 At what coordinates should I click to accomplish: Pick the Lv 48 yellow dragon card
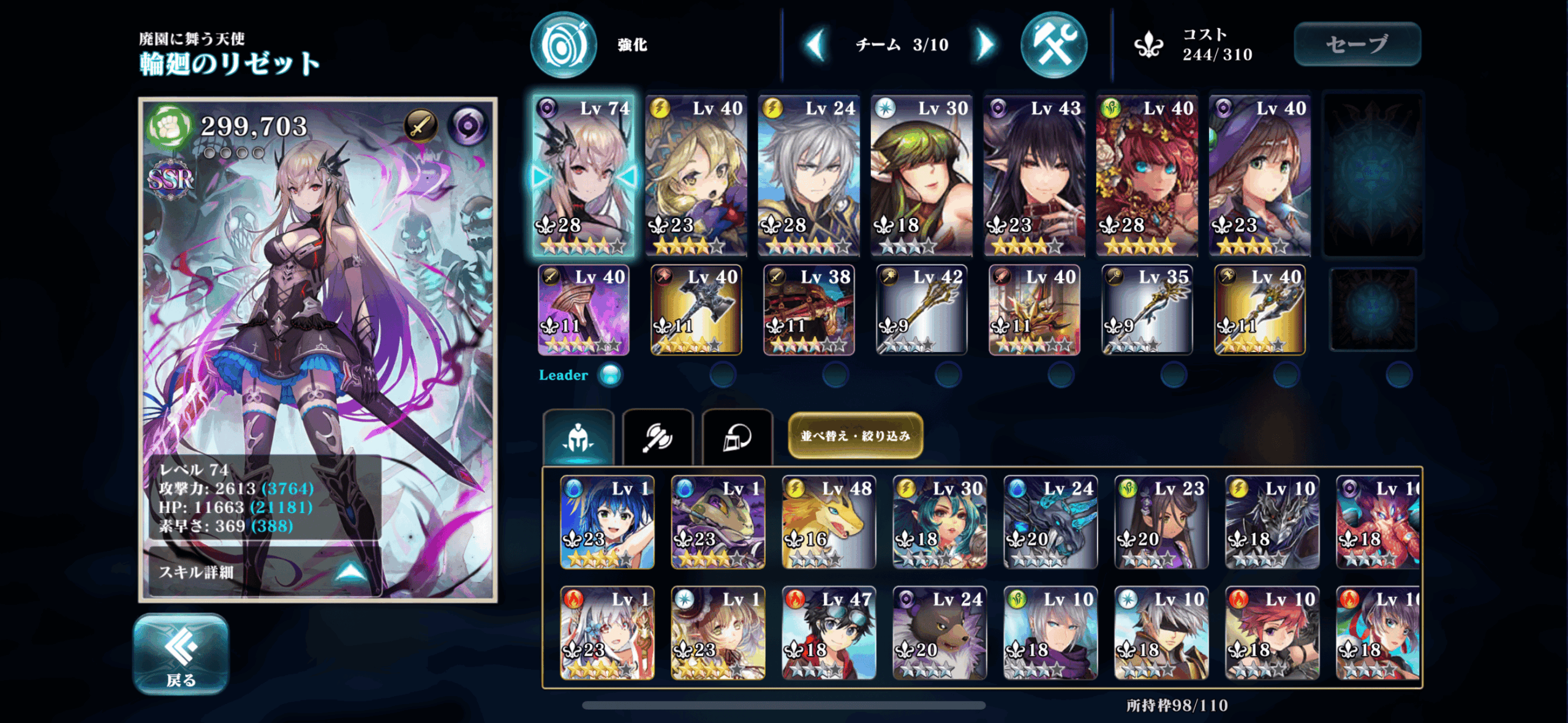(828, 523)
